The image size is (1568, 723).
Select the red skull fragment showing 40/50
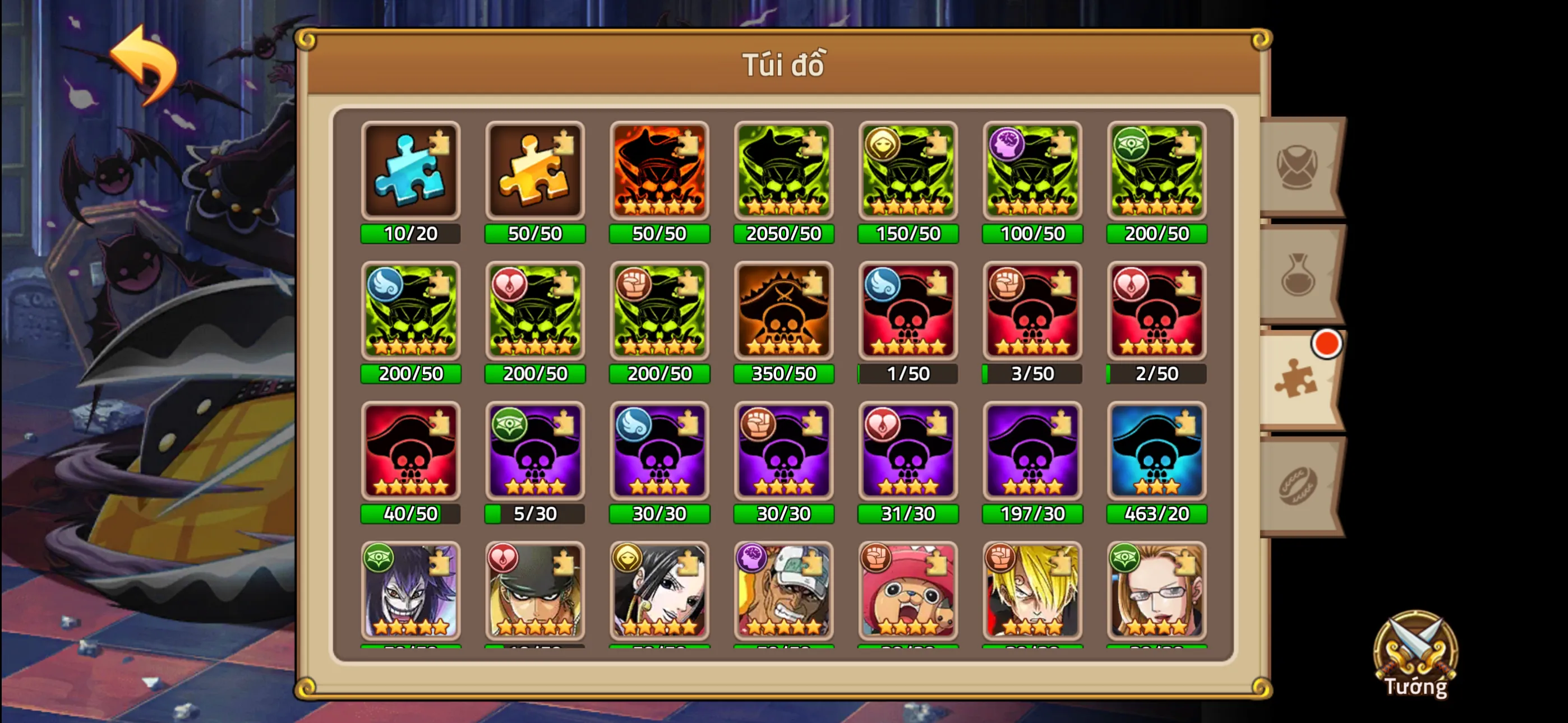tap(411, 452)
